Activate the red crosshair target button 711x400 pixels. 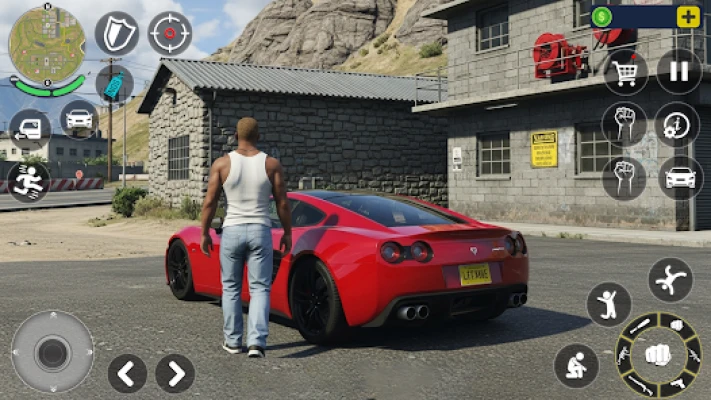click(x=169, y=33)
